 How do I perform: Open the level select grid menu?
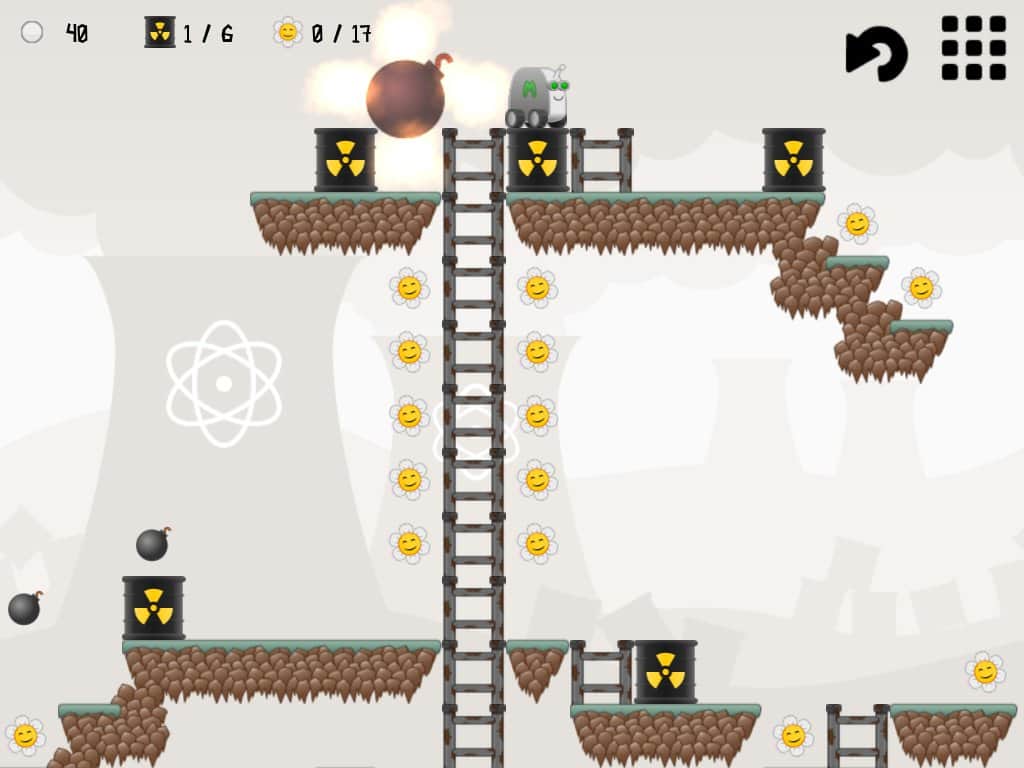973,48
